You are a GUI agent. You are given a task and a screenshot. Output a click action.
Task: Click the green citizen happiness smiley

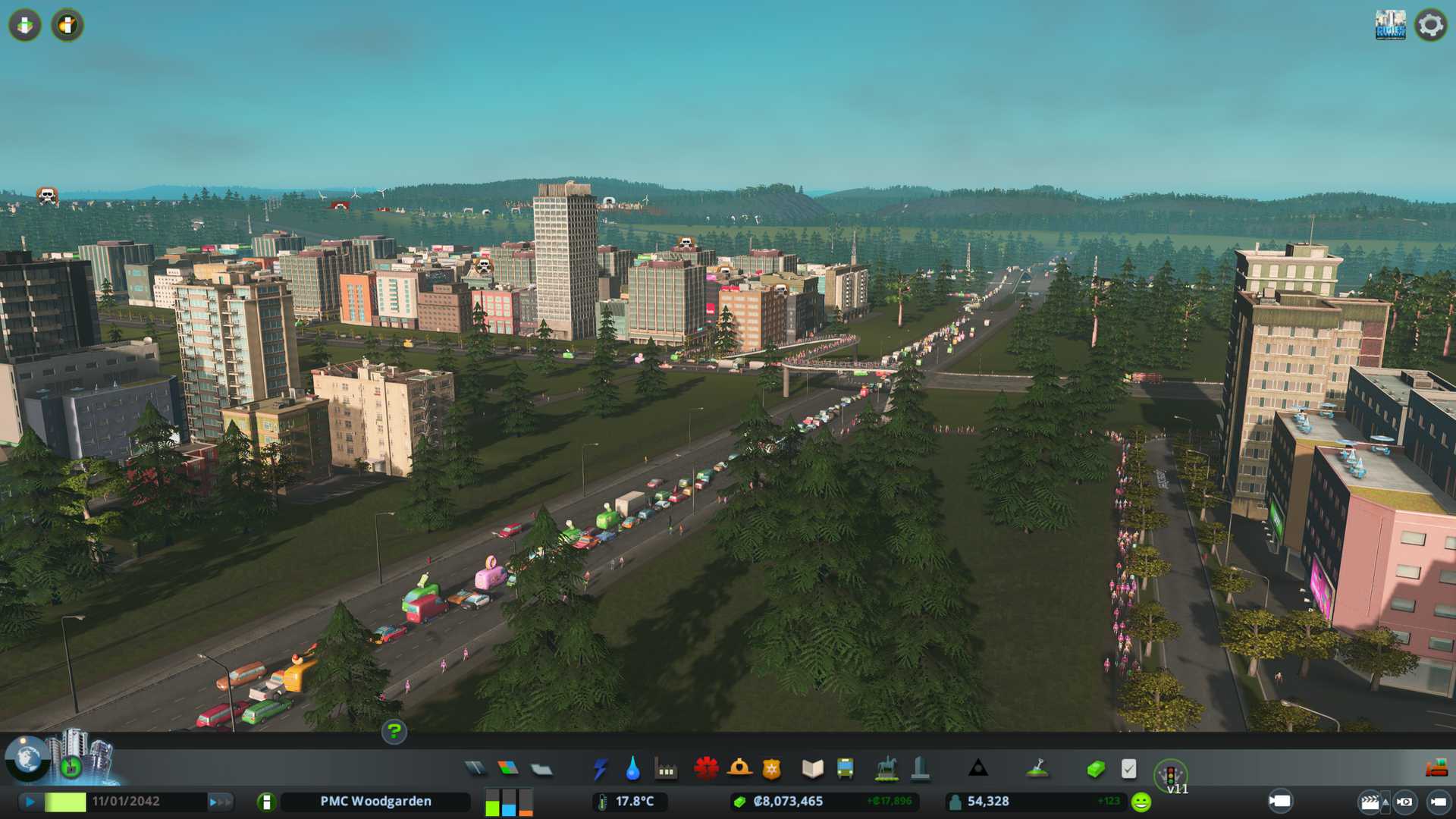1141,802
